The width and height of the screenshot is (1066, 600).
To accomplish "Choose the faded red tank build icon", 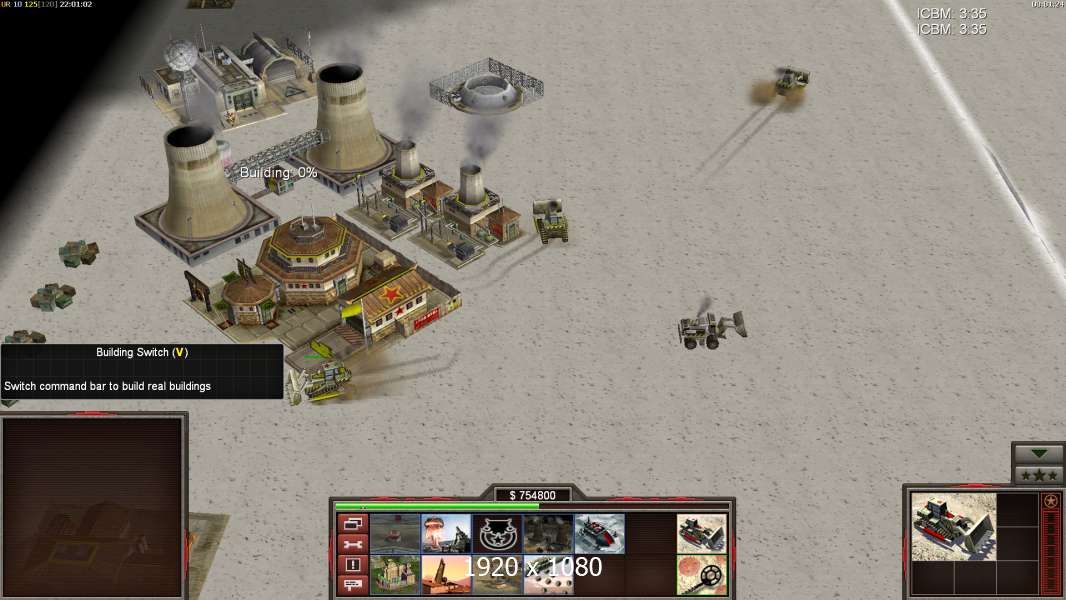I will 395,533.
